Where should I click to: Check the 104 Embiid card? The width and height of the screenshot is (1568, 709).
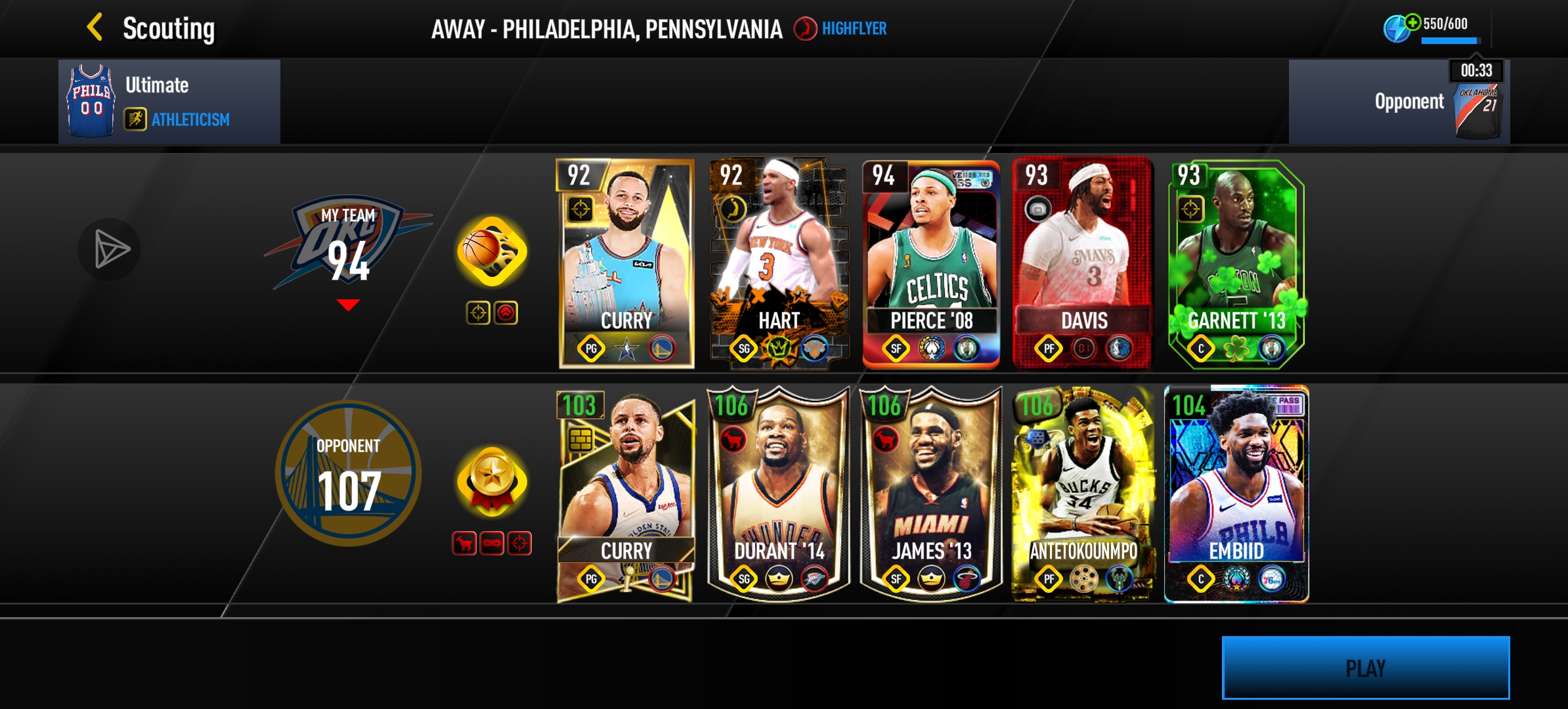click(x=1236, y=494)
